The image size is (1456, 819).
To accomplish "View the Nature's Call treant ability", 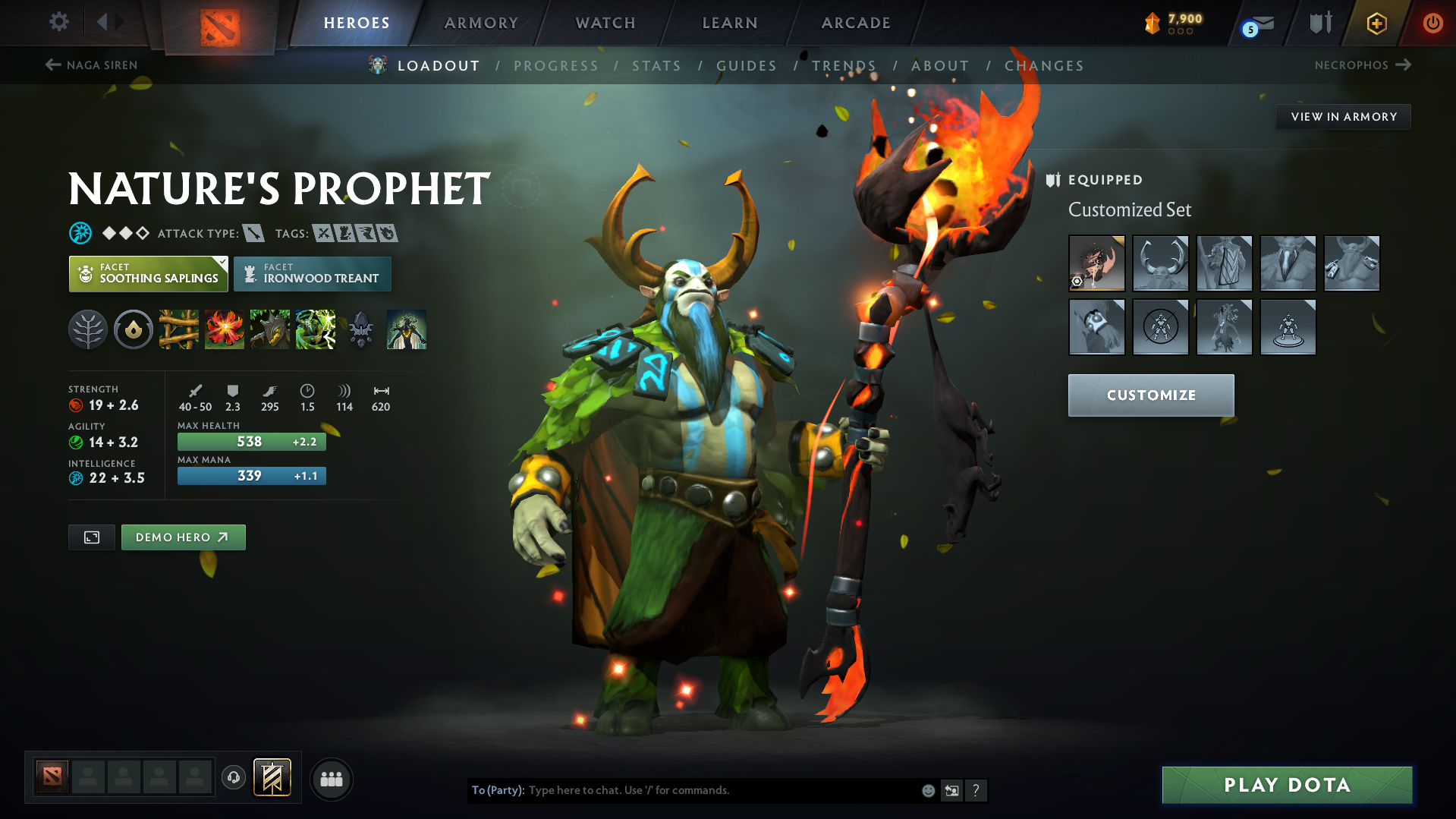I will pyautogui.click(x=269, y=329).
